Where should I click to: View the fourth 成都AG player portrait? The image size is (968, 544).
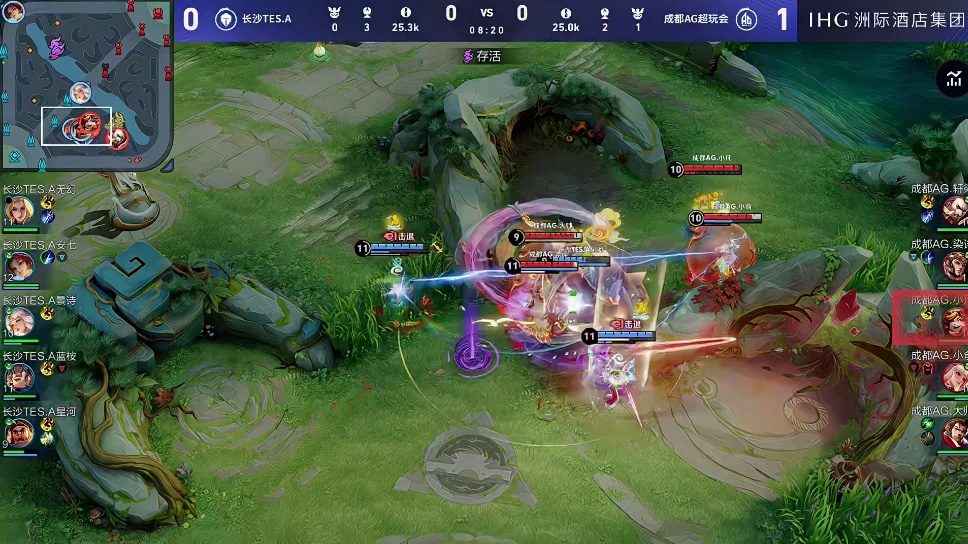953,377
